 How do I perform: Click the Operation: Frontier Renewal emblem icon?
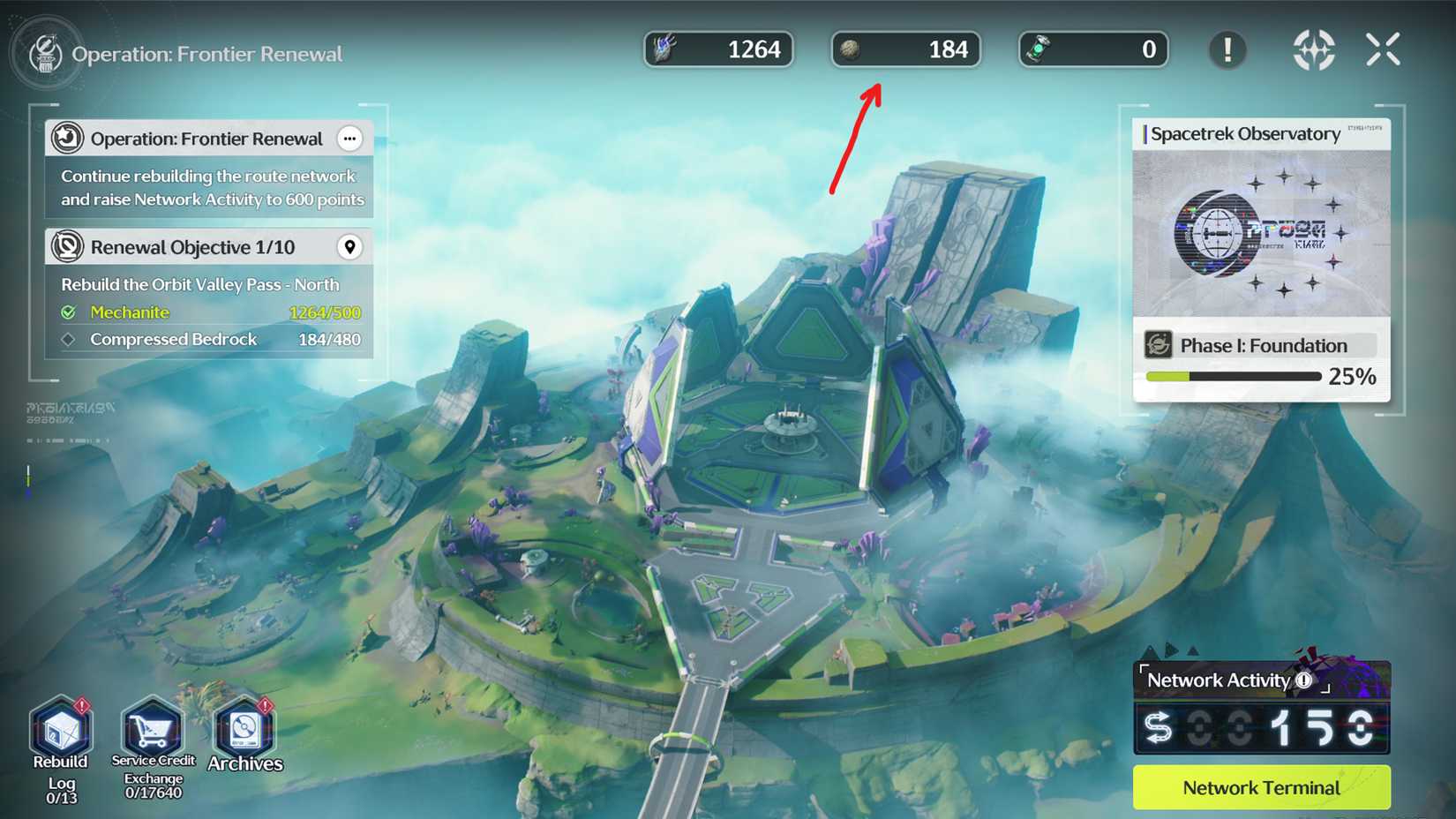(66, 139)
